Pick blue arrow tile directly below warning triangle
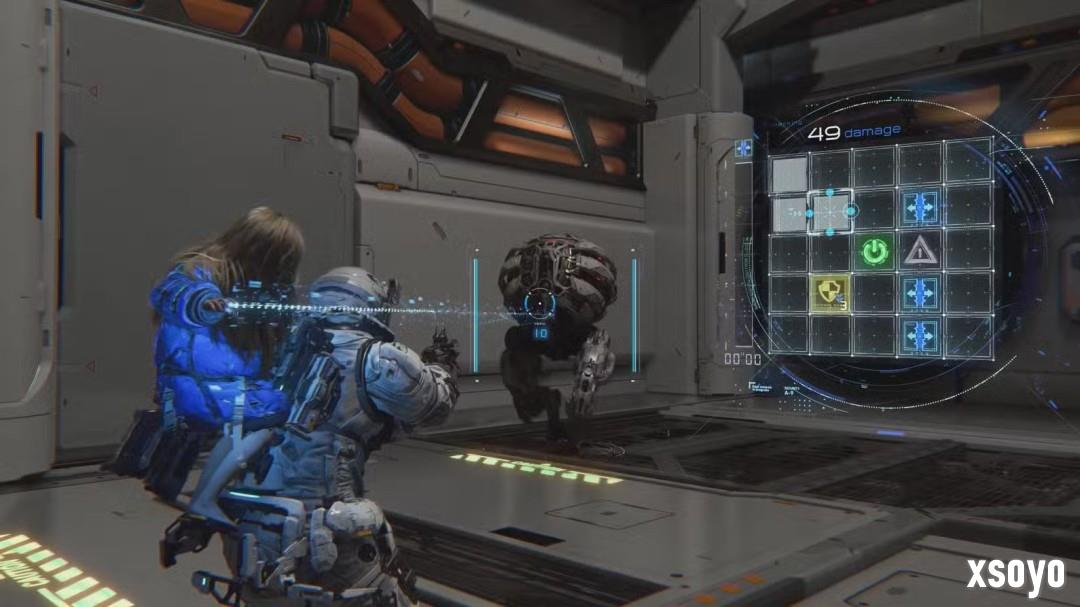1080x607 pixels. 919,293
